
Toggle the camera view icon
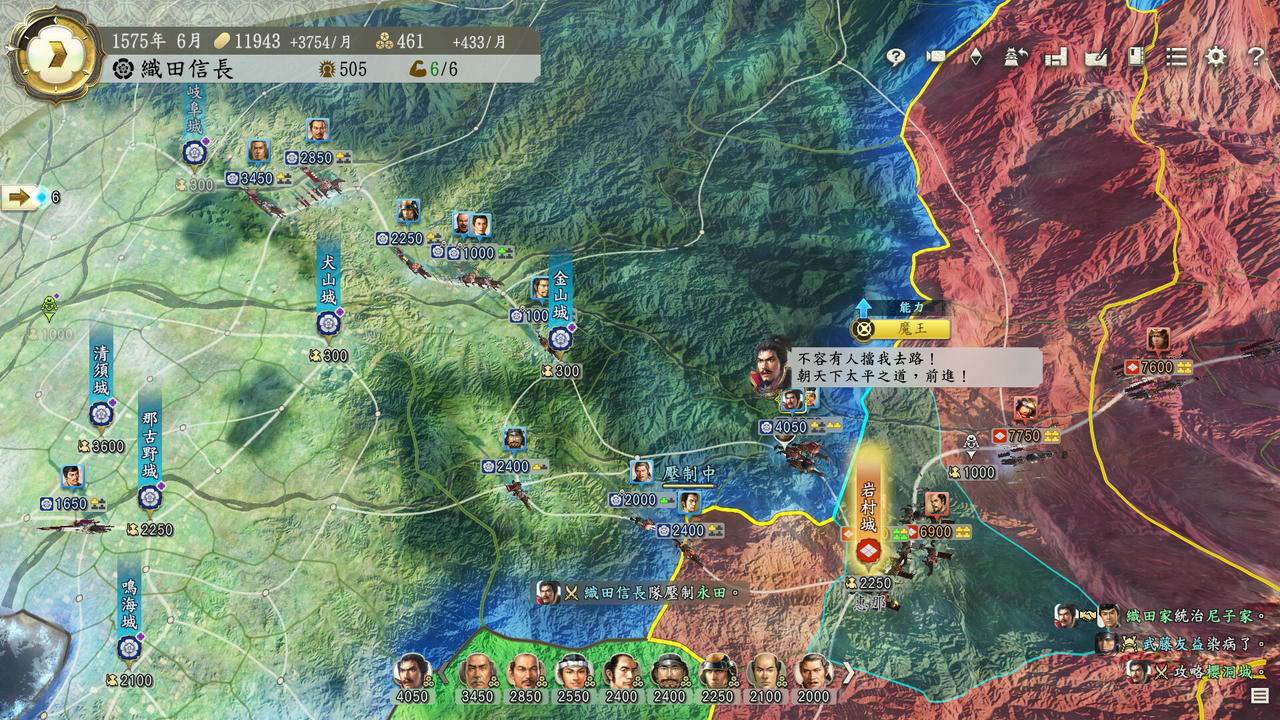pos(935,57)
